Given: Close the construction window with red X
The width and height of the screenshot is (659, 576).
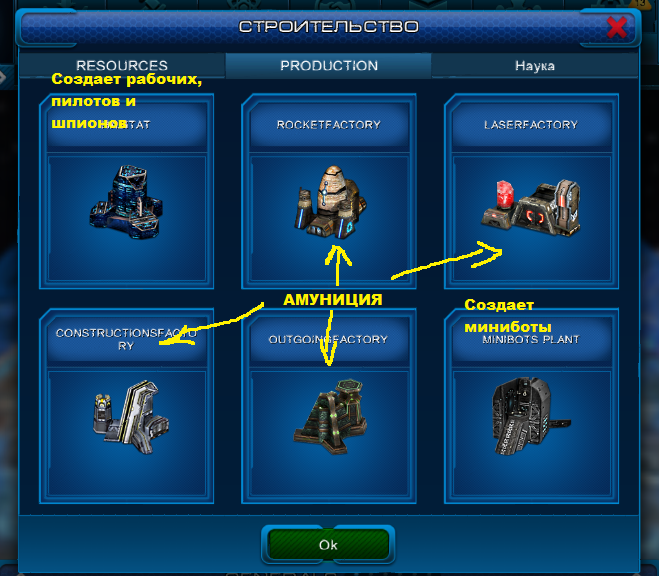Looking at the screenshot, I should click(x=617, y=28).
